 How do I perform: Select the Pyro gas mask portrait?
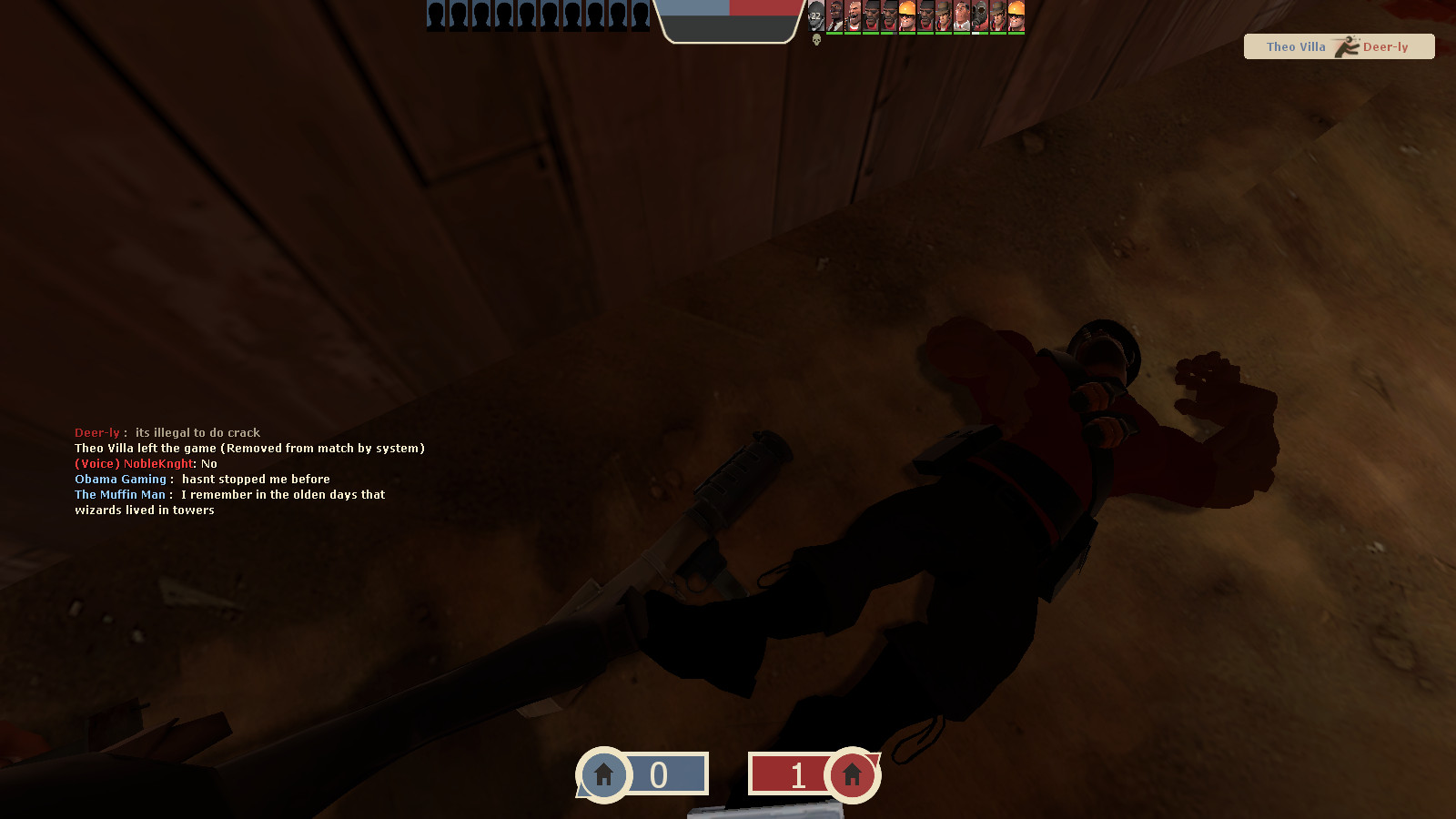tap(979, 15)
